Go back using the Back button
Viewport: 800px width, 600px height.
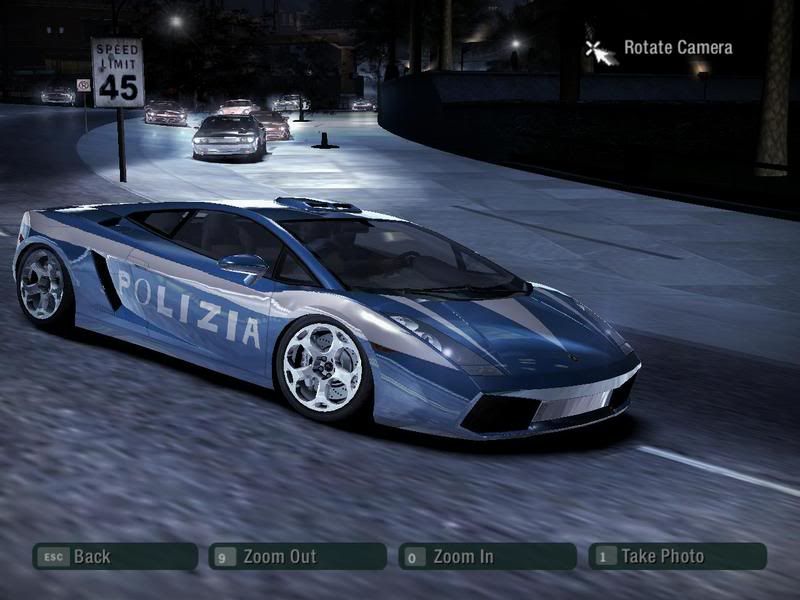point(114,556)
